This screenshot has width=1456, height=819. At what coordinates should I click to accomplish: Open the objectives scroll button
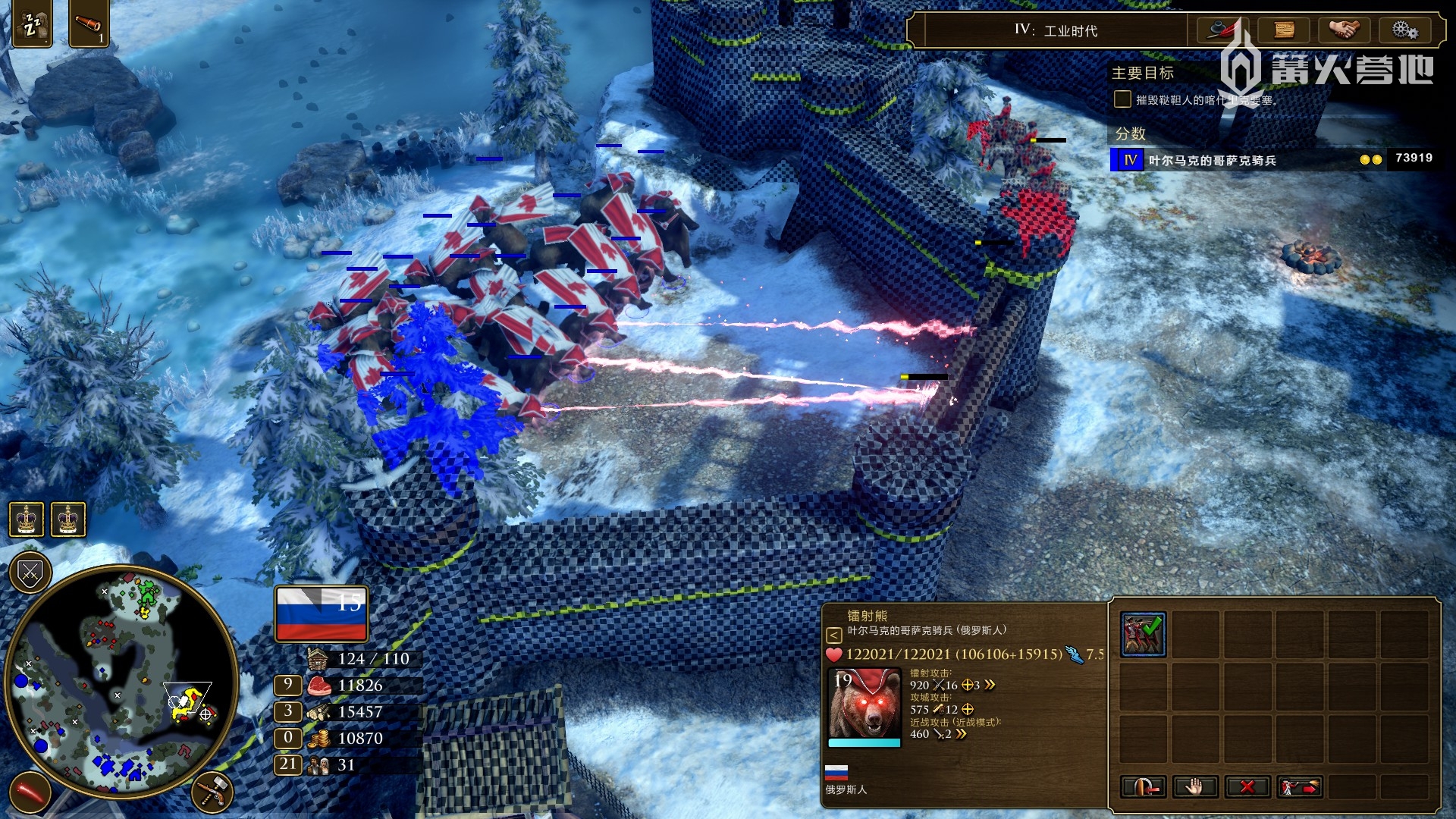1283,30
